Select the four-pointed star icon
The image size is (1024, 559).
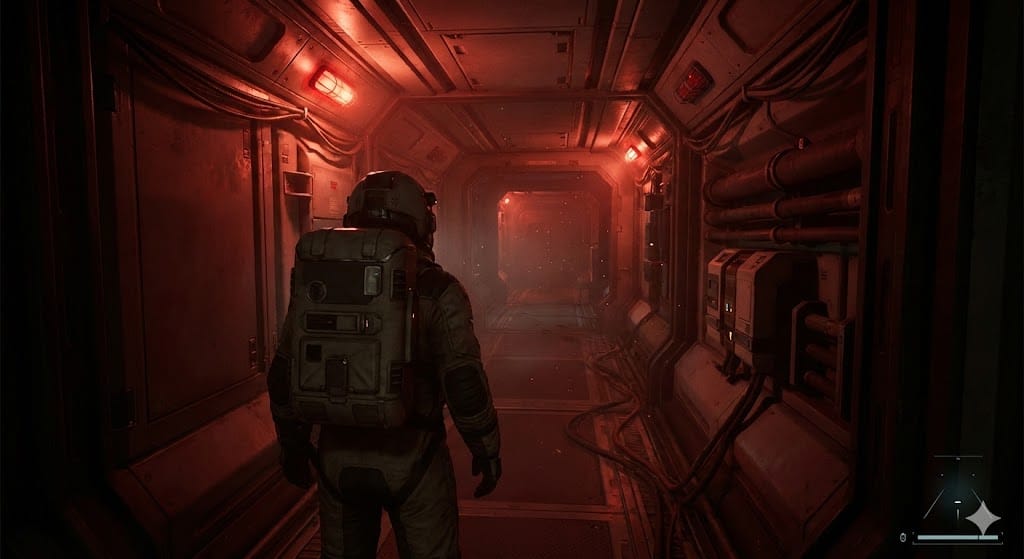tap(984, 516)
